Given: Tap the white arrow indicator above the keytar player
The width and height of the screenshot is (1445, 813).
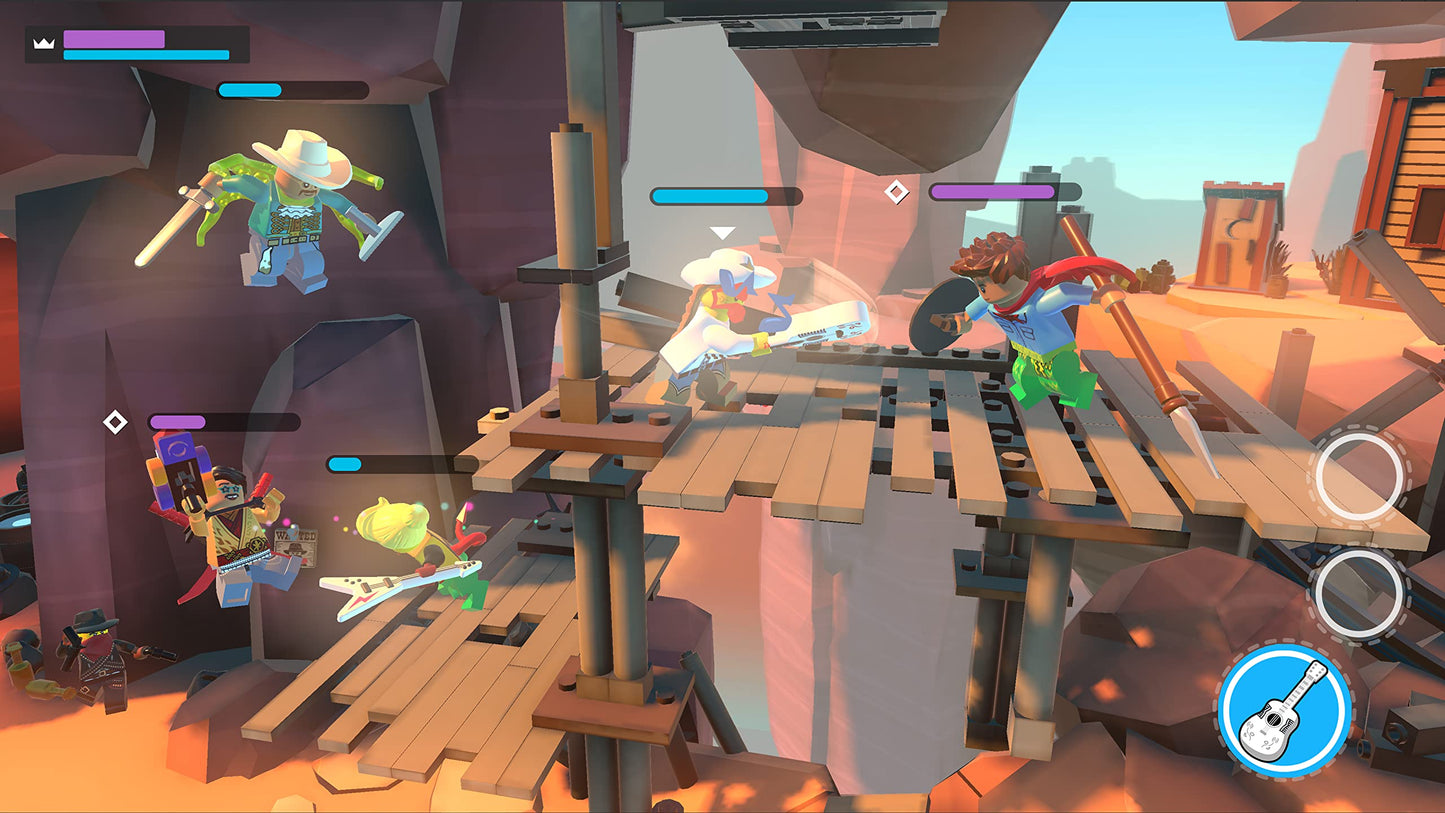Looking at the screenshot, I should pos(718,231).
